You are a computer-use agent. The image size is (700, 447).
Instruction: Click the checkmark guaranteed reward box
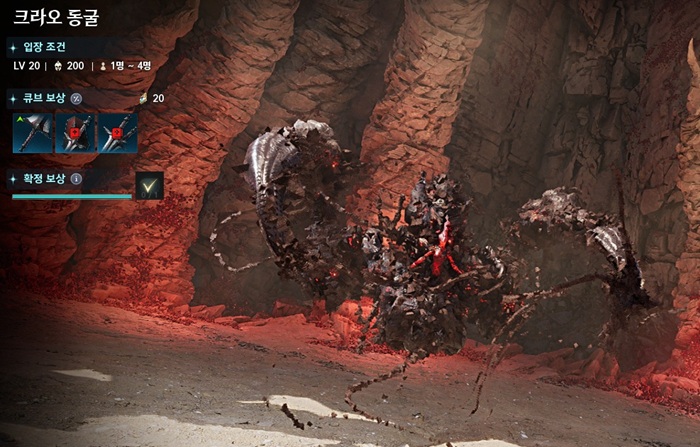click(150, 185)
